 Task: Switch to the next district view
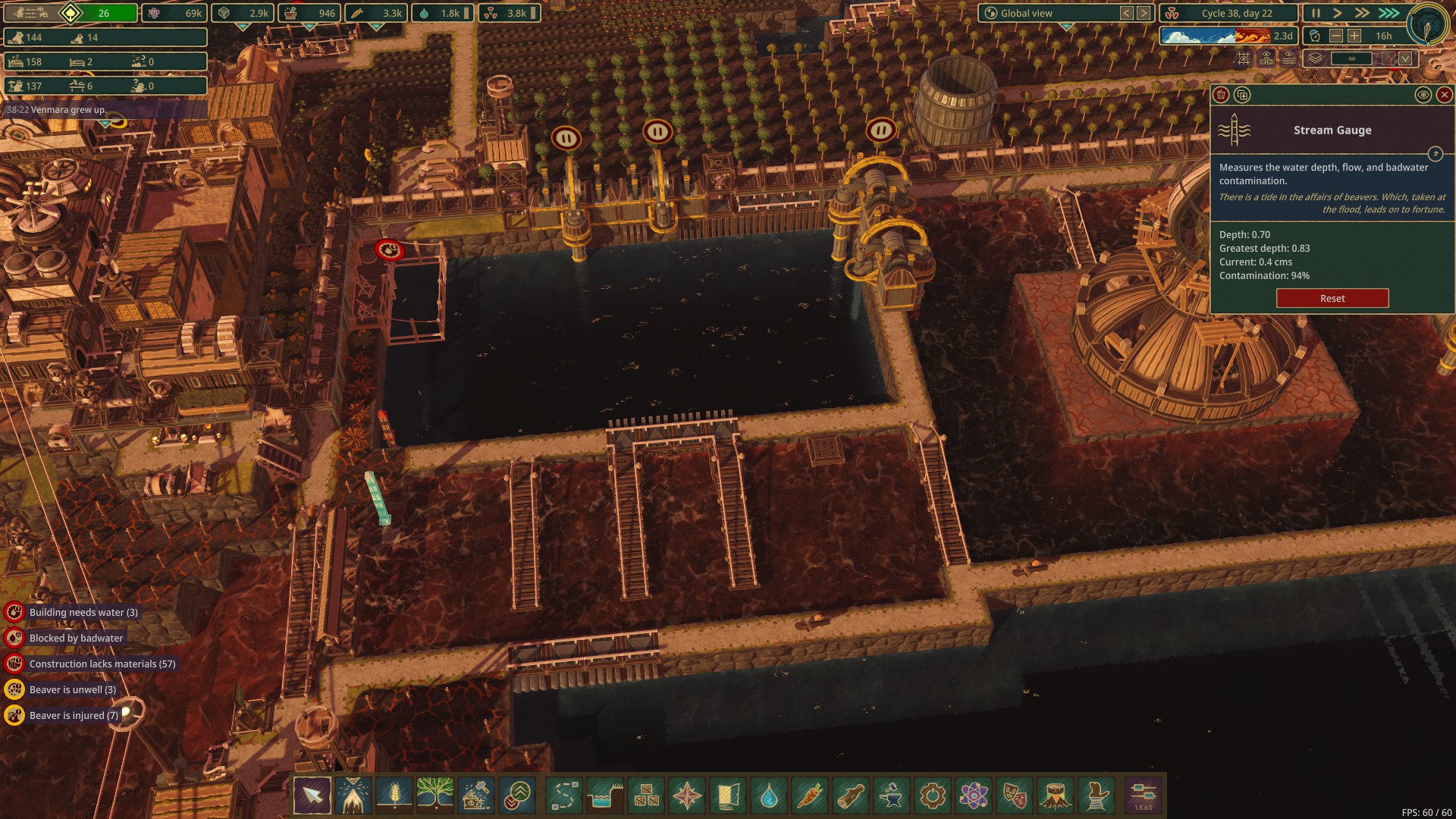1144,13
